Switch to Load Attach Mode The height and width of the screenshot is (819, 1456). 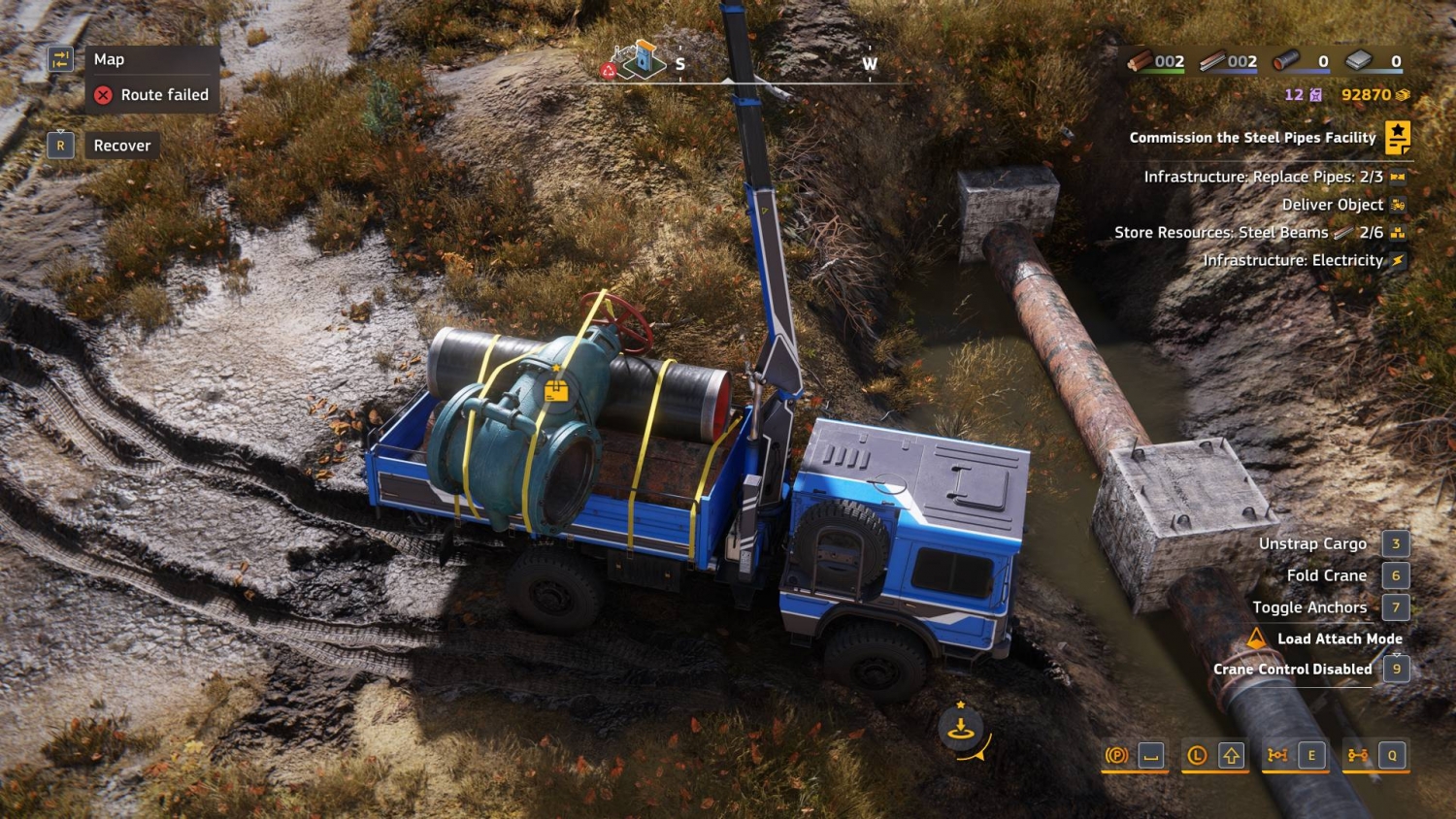(x=1339, y=639)
